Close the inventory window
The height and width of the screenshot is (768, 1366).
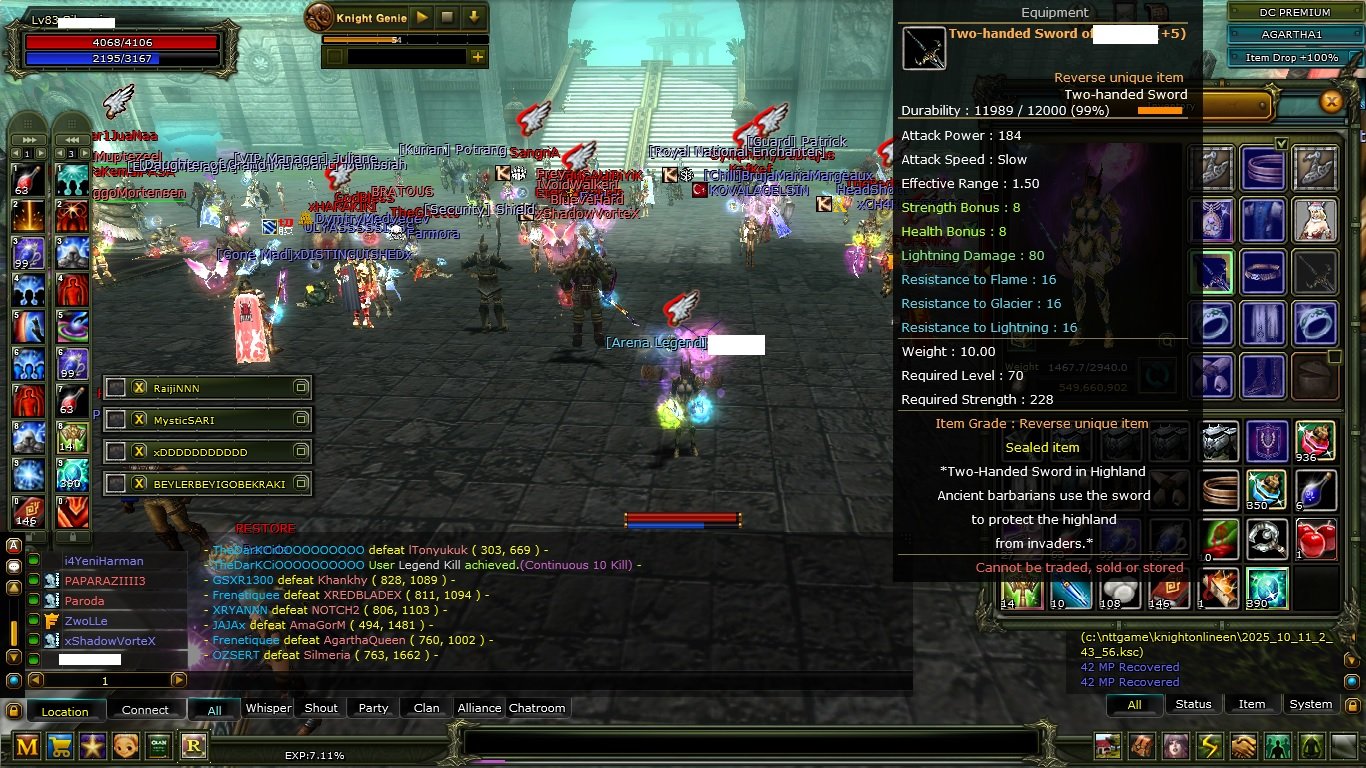pos(1331,101)
